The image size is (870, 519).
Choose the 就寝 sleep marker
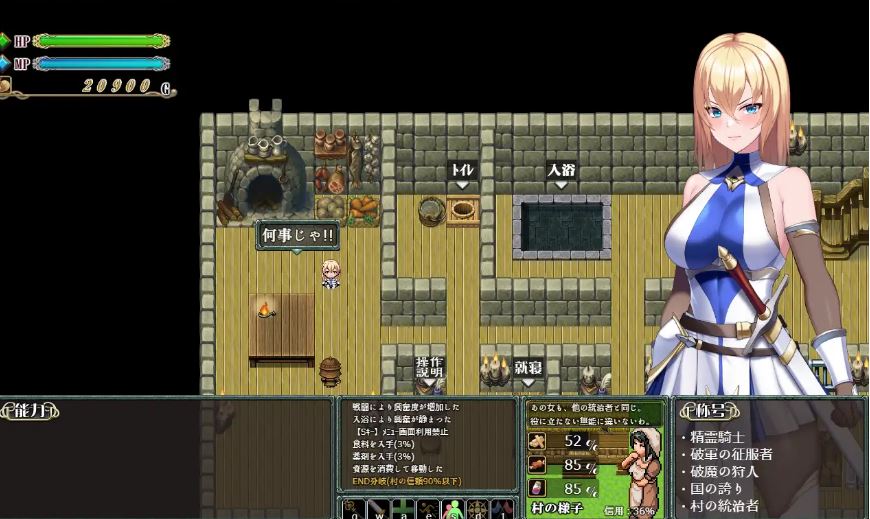[x=528, y=368]
